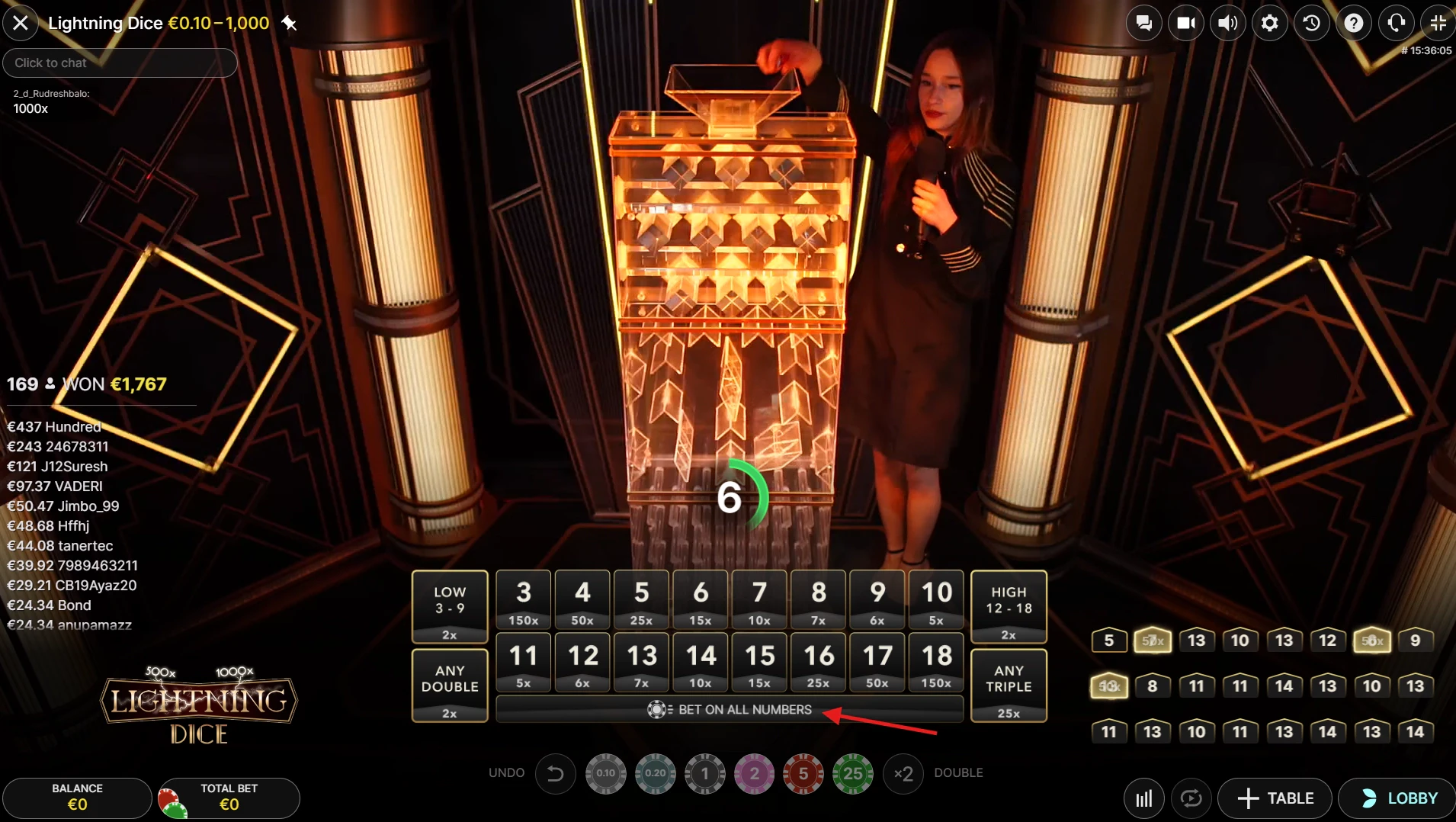Bet on LOW 3-9 area
1456x822 pixels.
click(x=449, y=606)
